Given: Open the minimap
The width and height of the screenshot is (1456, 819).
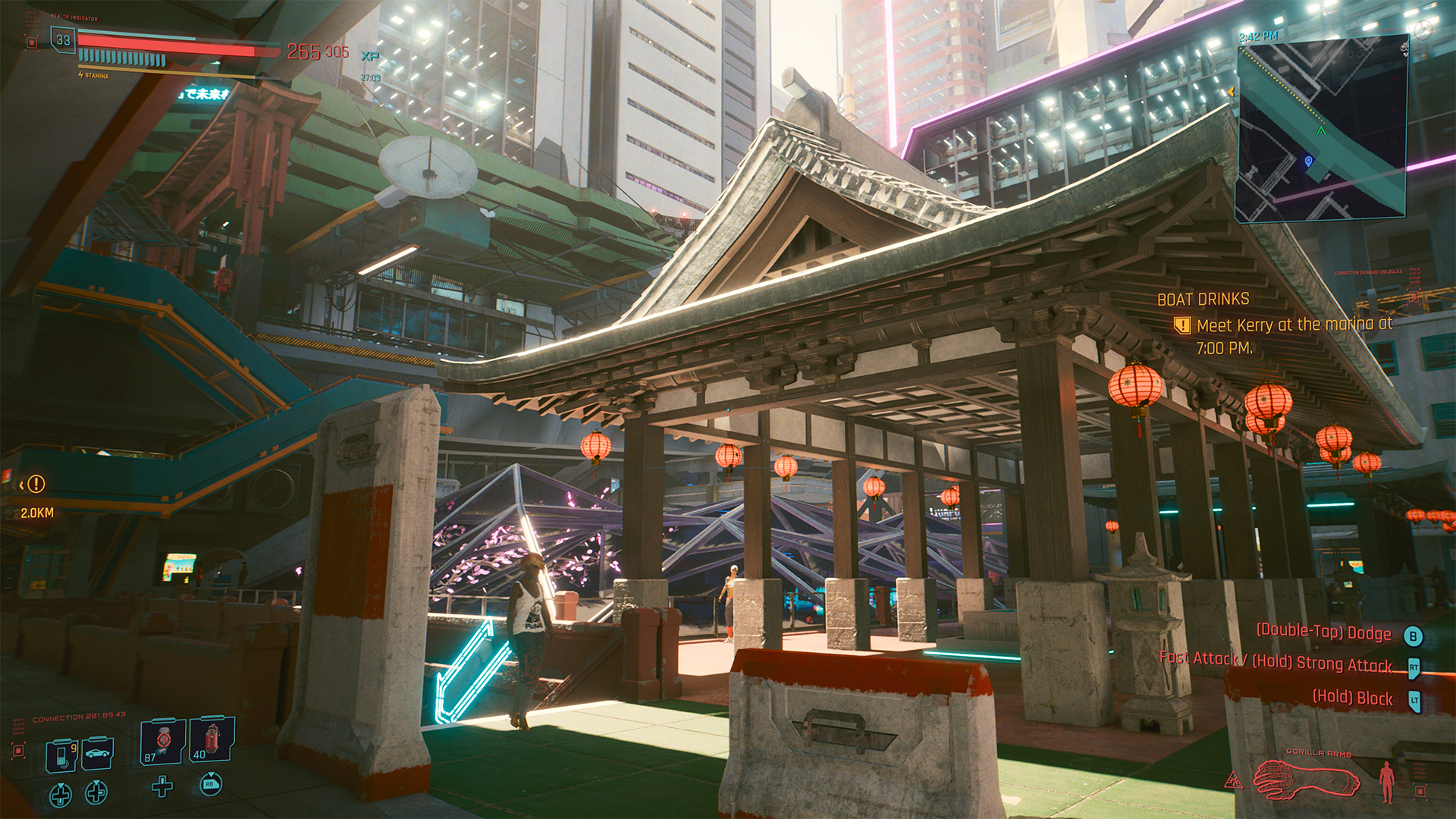Looking at the screenshot, I should pos(1323,130).
